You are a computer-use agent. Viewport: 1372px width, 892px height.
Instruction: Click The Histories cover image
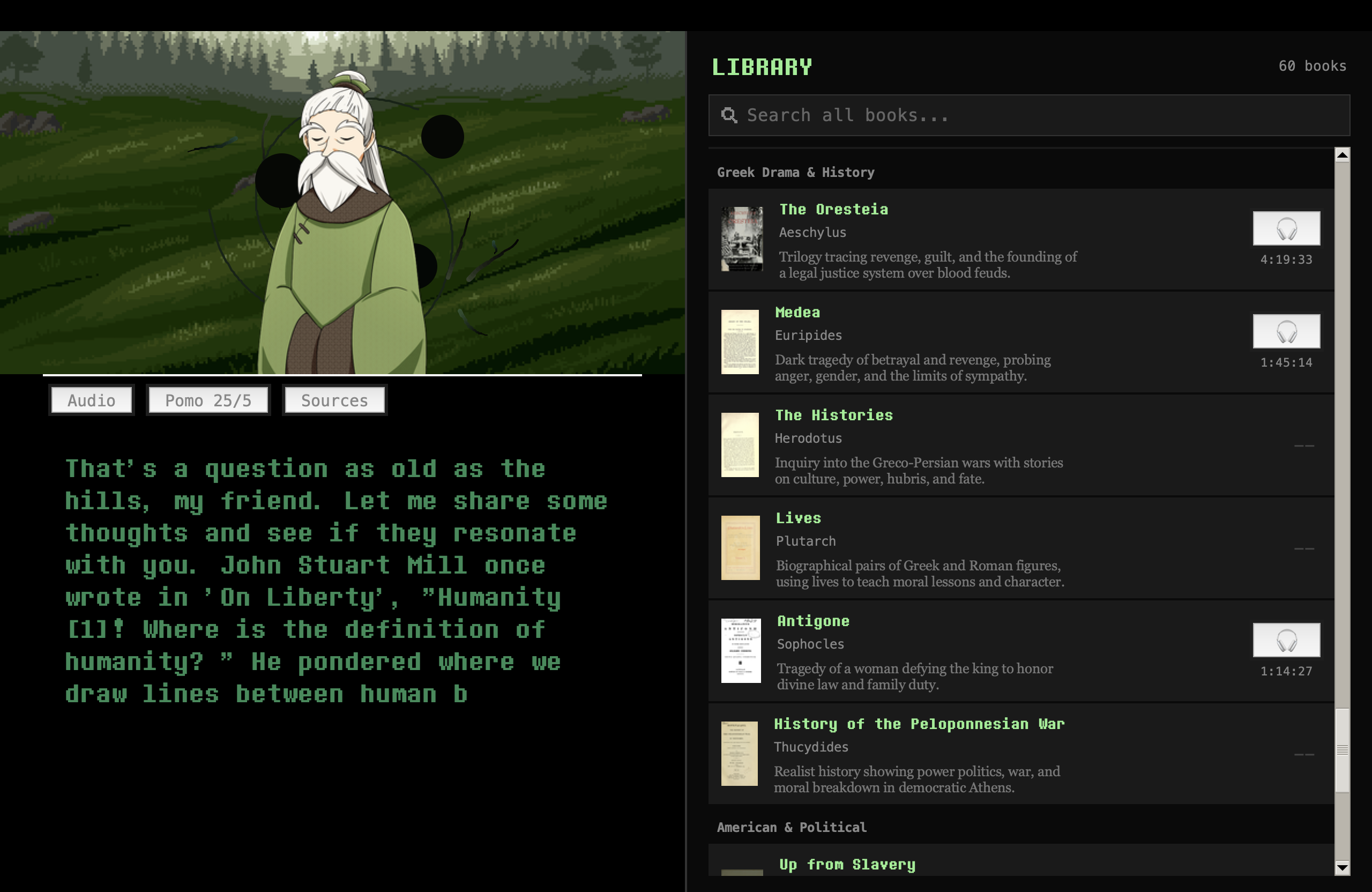point(740,444)
